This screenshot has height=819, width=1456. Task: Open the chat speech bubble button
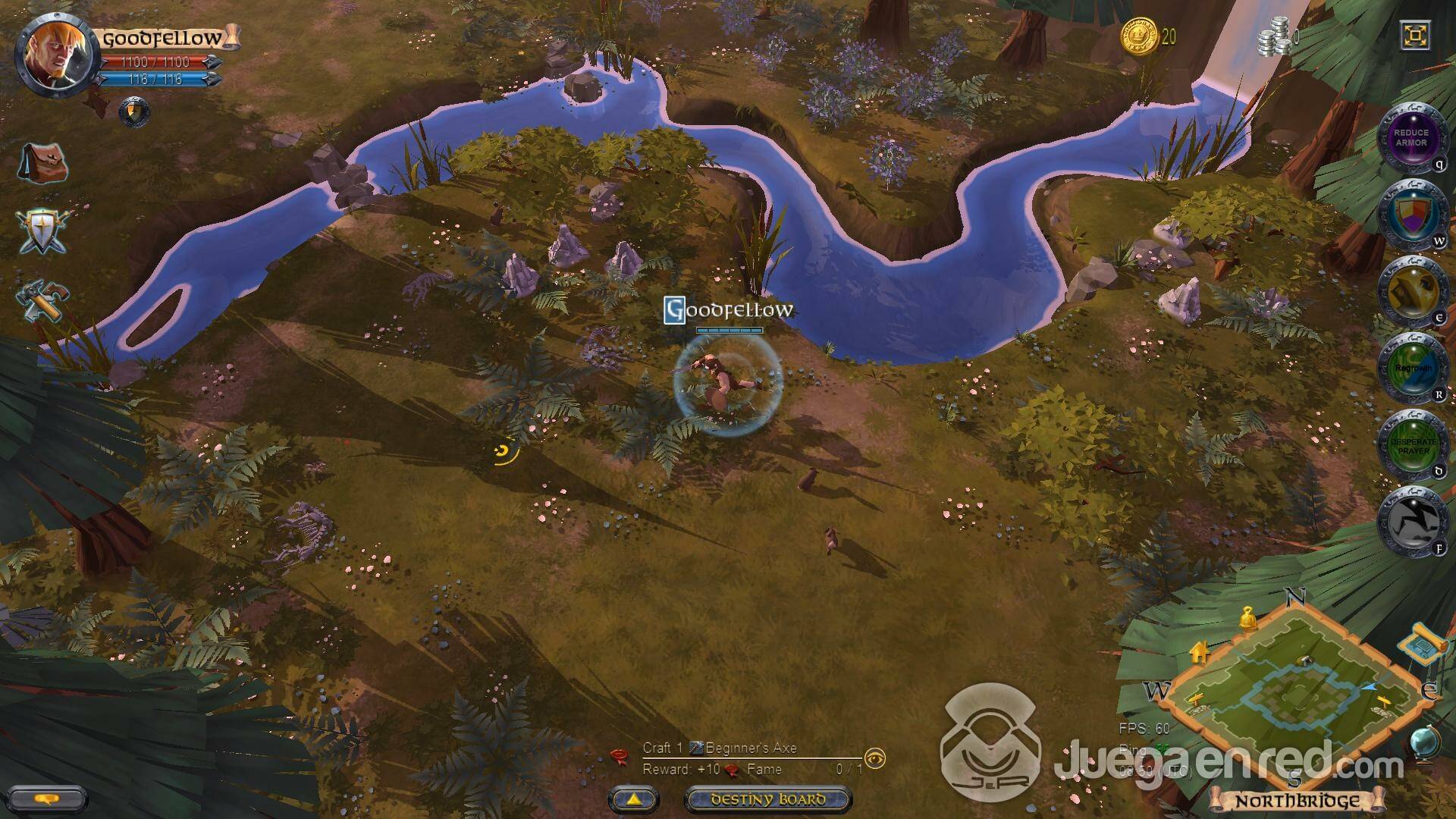(48, 799)
